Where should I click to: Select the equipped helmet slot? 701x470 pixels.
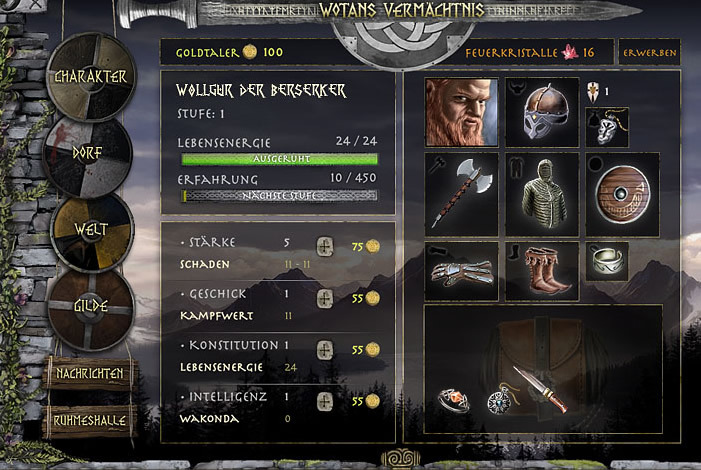point(541,112)
